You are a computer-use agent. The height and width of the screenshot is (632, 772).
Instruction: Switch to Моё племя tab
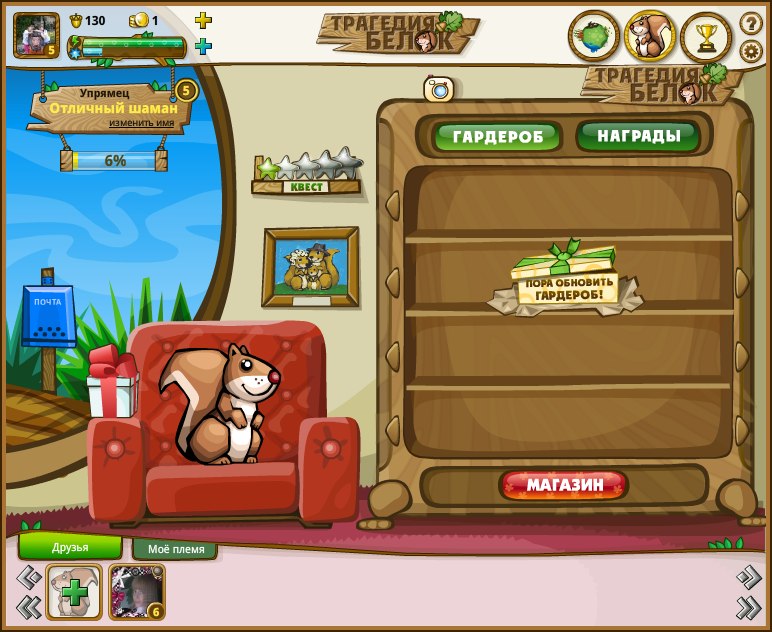pyautogui.click(x=175, y=549)
